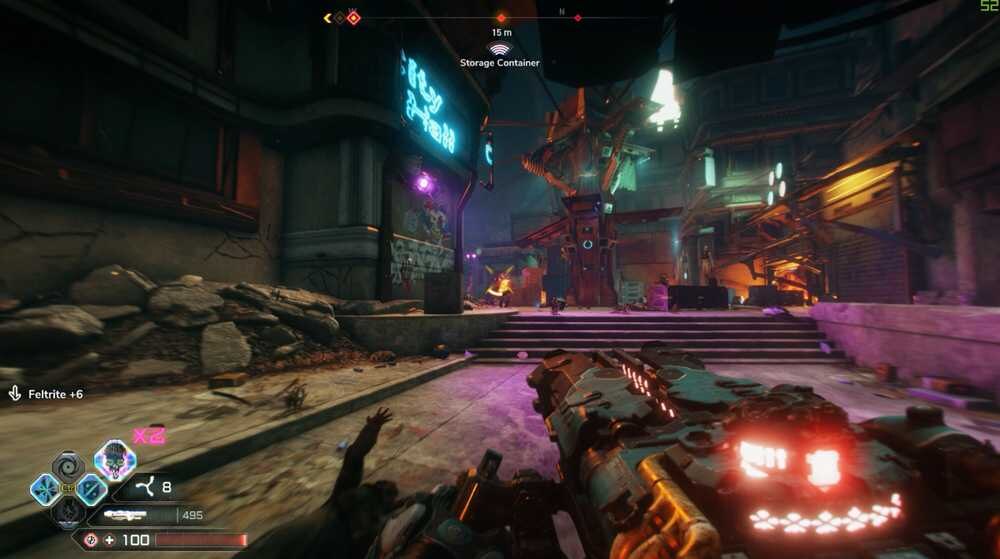The image size is (1000, 559).
Task: Click the yellow arrow at compass left end
Action: tap(327, 18)
